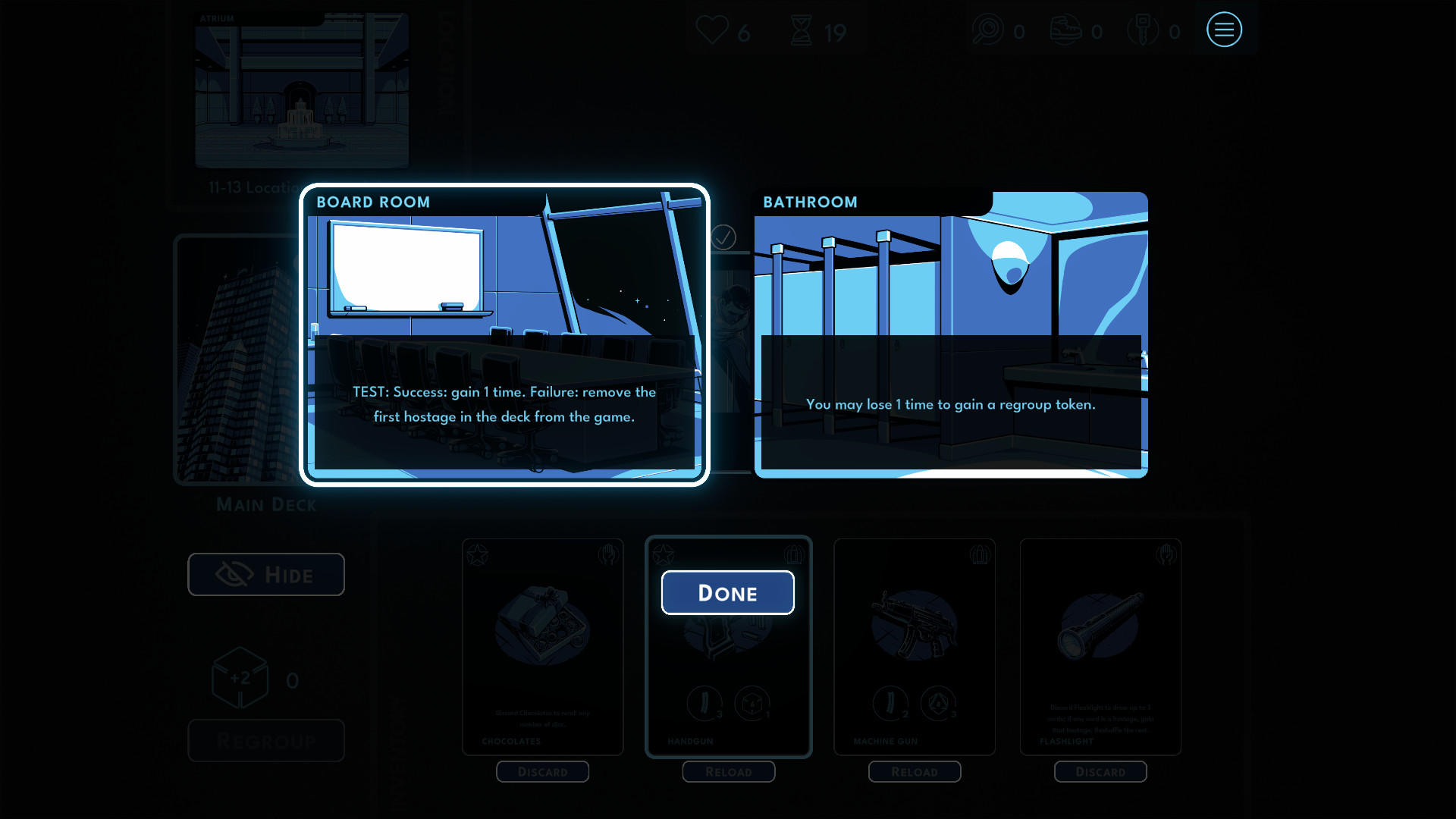The height and width of the screenshot is (819, 1456).
Task: Toggle Hide using the eye button
Action: (265, 574)
